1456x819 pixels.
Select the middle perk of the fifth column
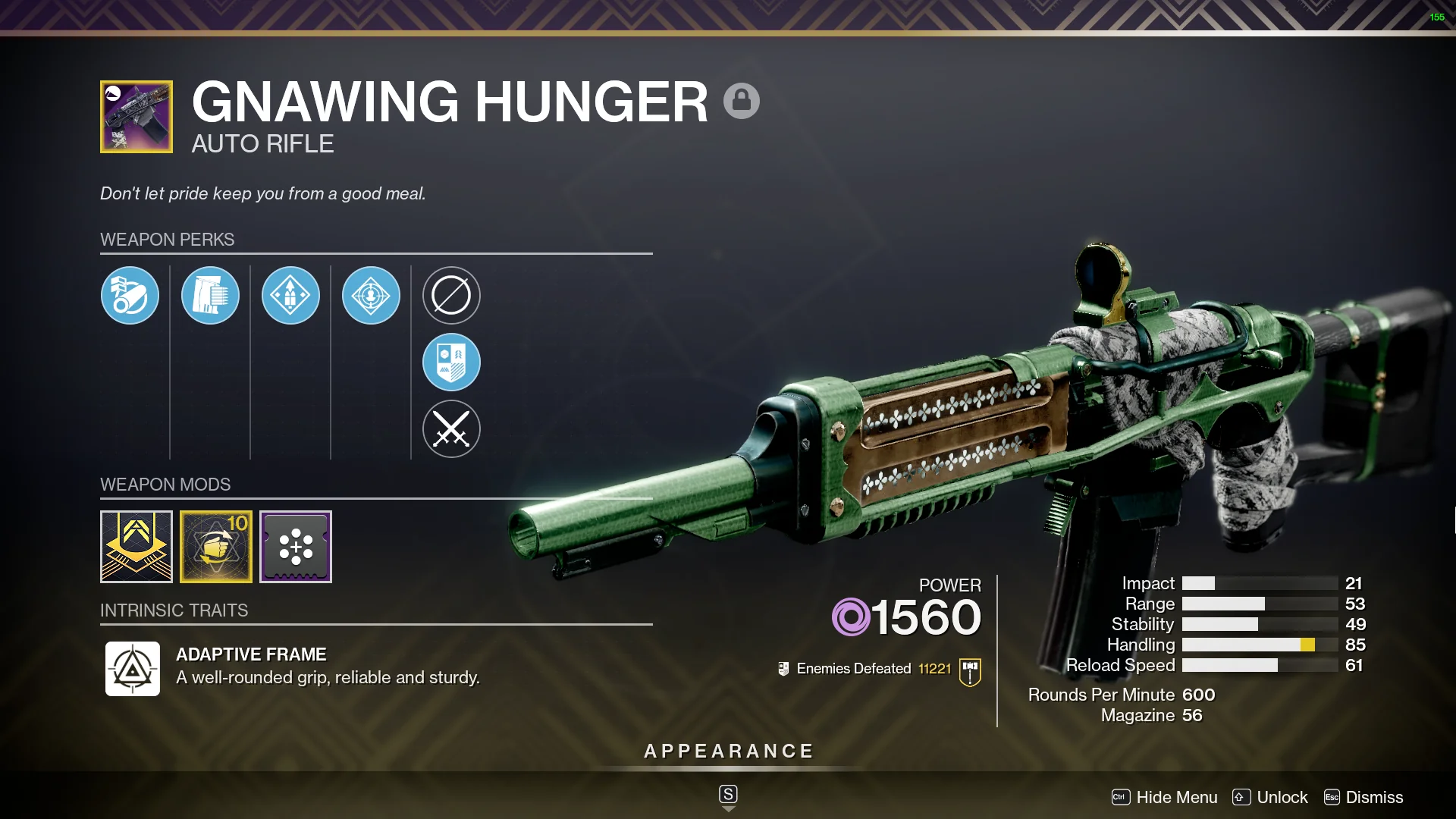point(451,362)
